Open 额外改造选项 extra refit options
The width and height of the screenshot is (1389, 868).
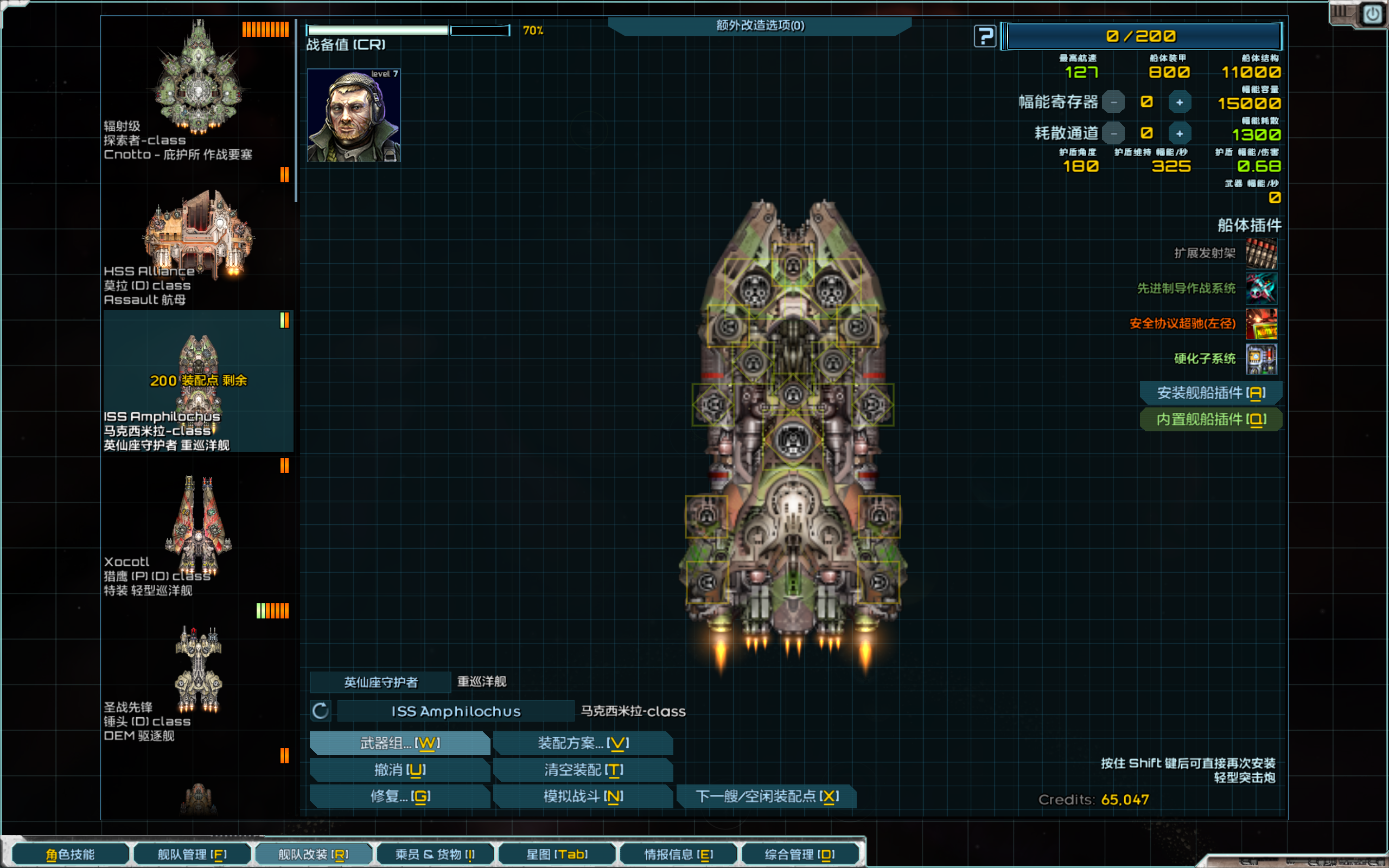tap(760, 26)
